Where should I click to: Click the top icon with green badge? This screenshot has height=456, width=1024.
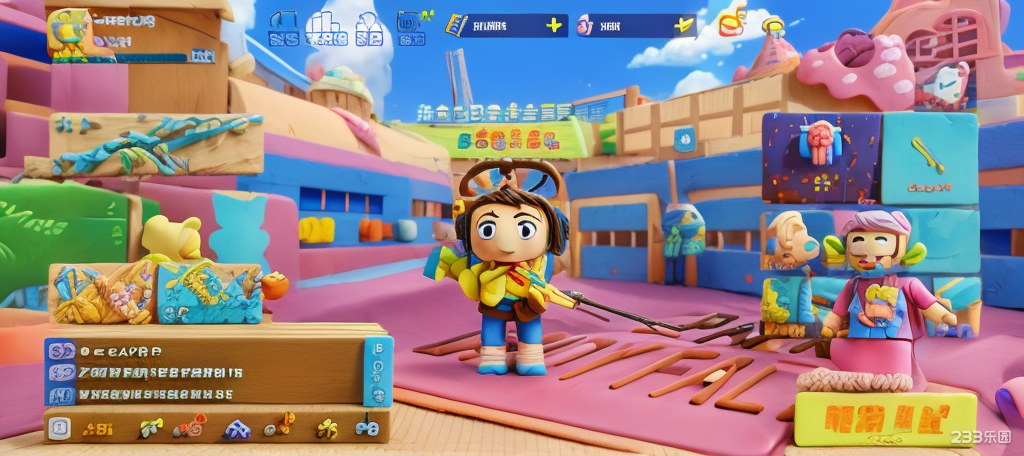pyautogui.click(x=411, y=24)
